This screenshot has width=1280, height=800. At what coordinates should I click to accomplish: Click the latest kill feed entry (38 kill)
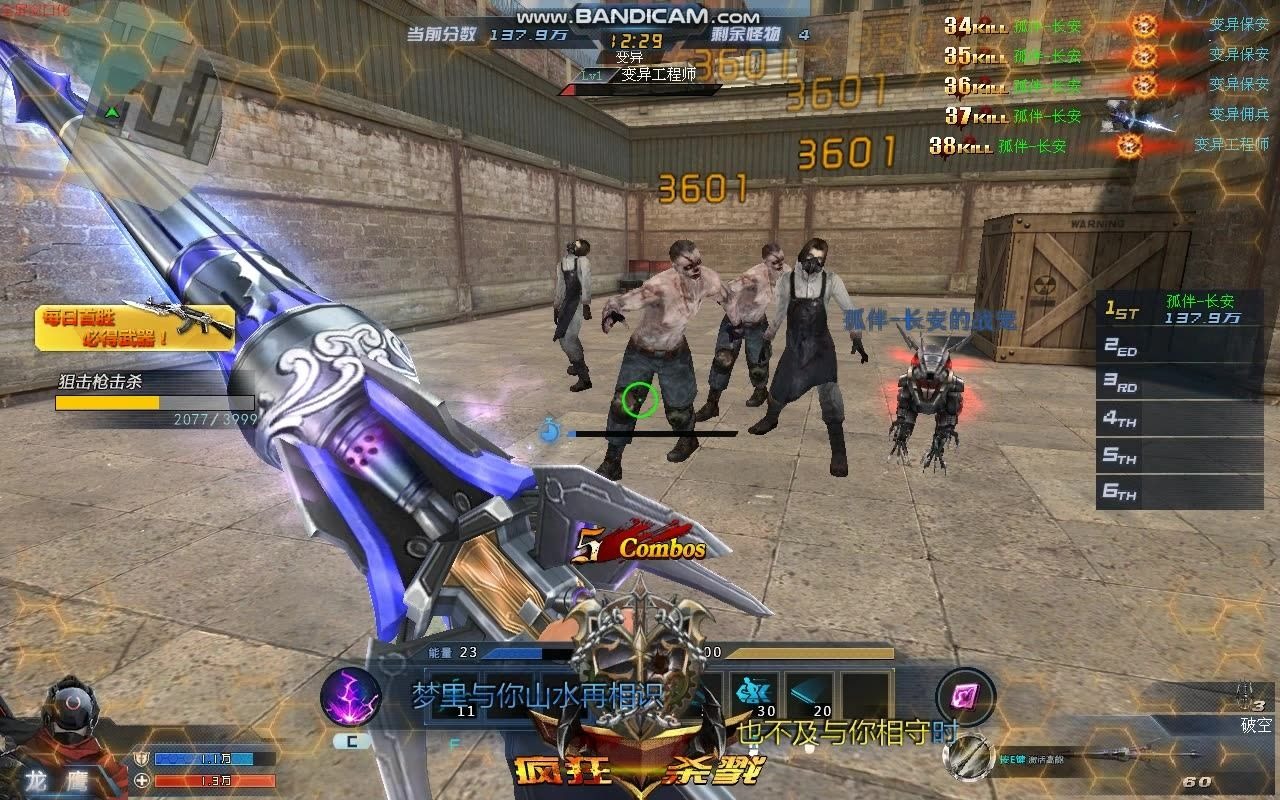coord(1098,146)
